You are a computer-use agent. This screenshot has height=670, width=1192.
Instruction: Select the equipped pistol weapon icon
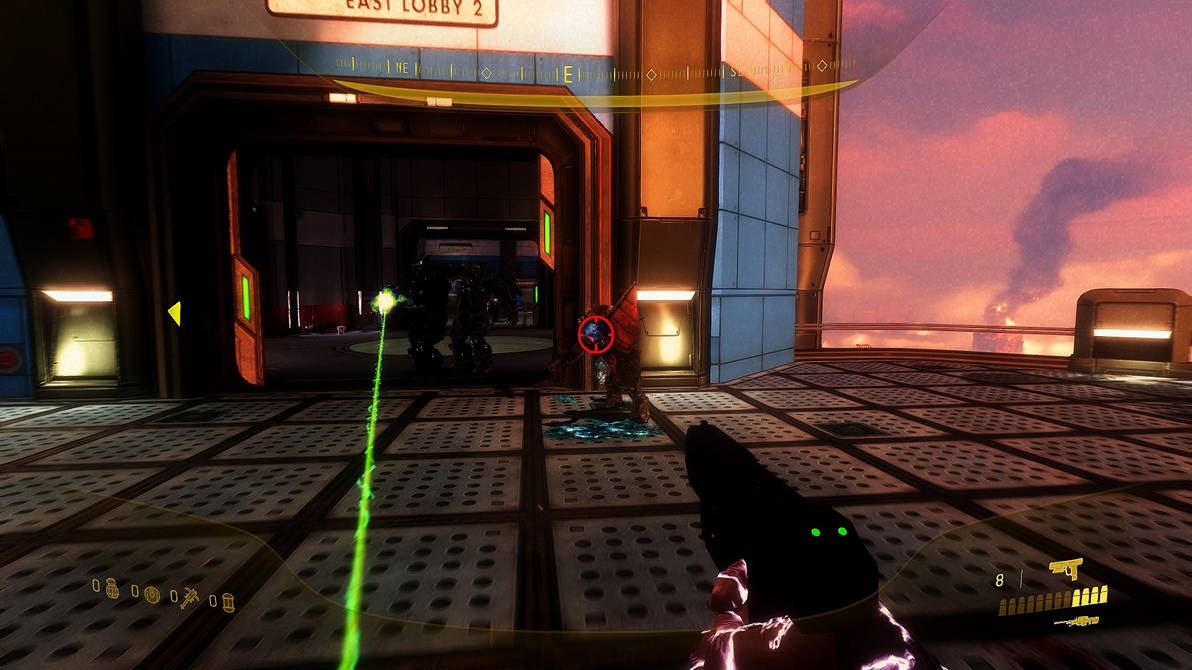[1066, 569]
